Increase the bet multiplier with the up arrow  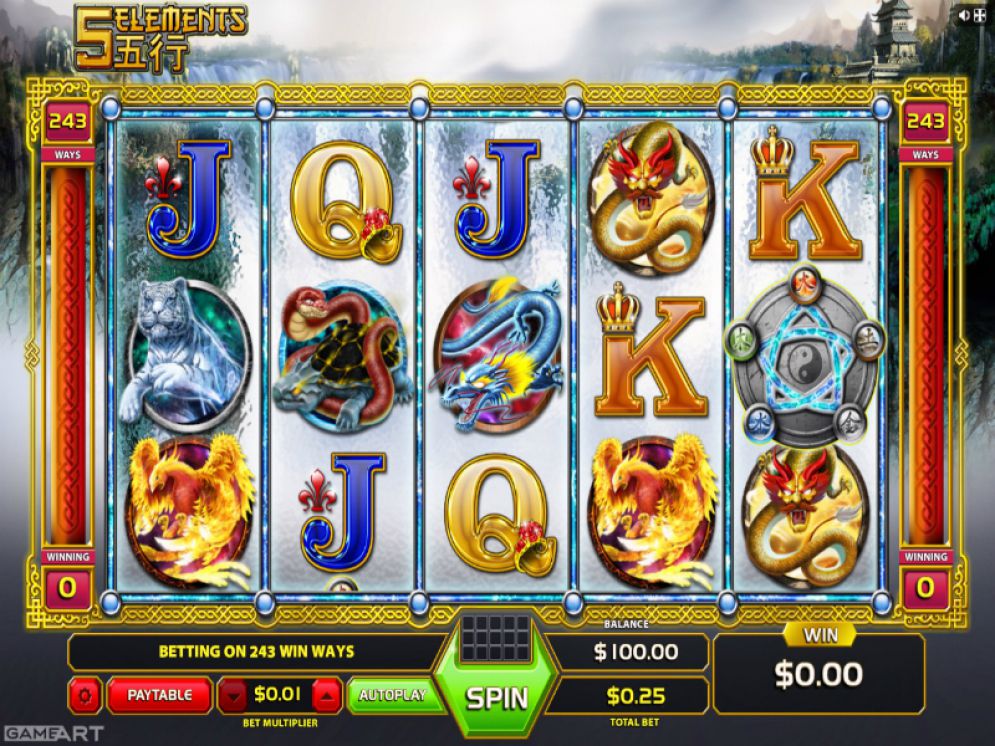point(328,694)
